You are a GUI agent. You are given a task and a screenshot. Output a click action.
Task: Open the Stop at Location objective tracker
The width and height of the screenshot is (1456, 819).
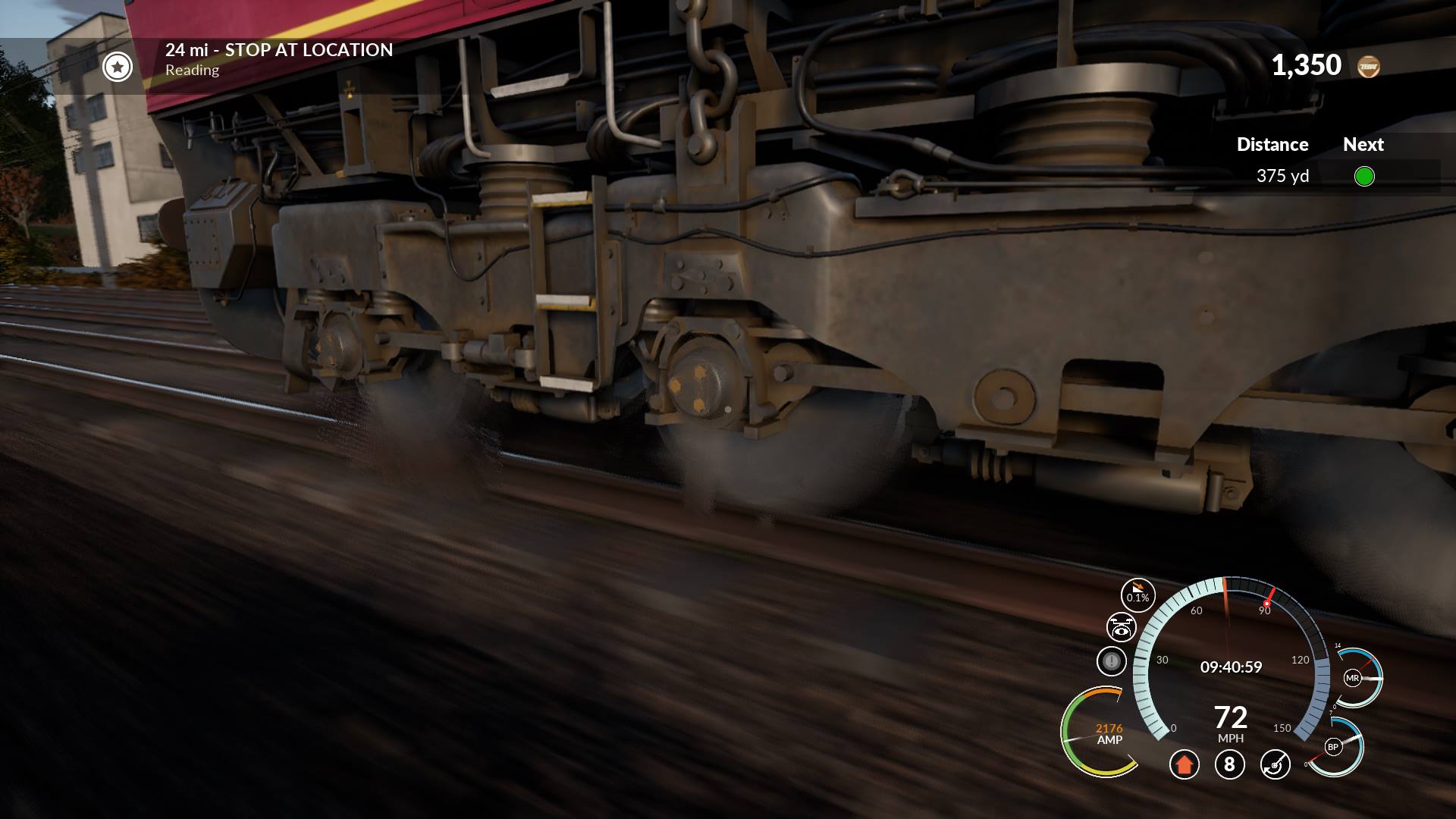coord(278,51)
